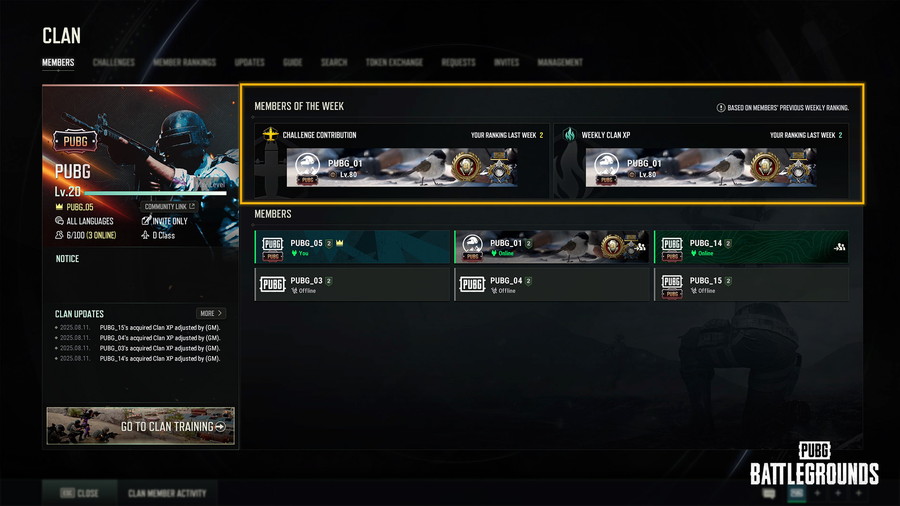
Task: Show the clan Updates tab
Action: click(249, 62)
